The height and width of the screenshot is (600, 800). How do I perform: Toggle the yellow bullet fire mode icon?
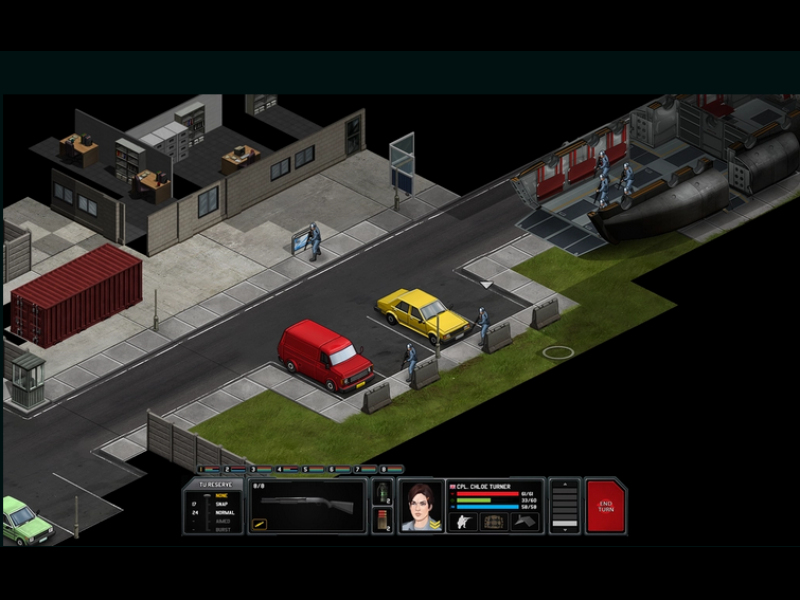click(x=258, y=523)
